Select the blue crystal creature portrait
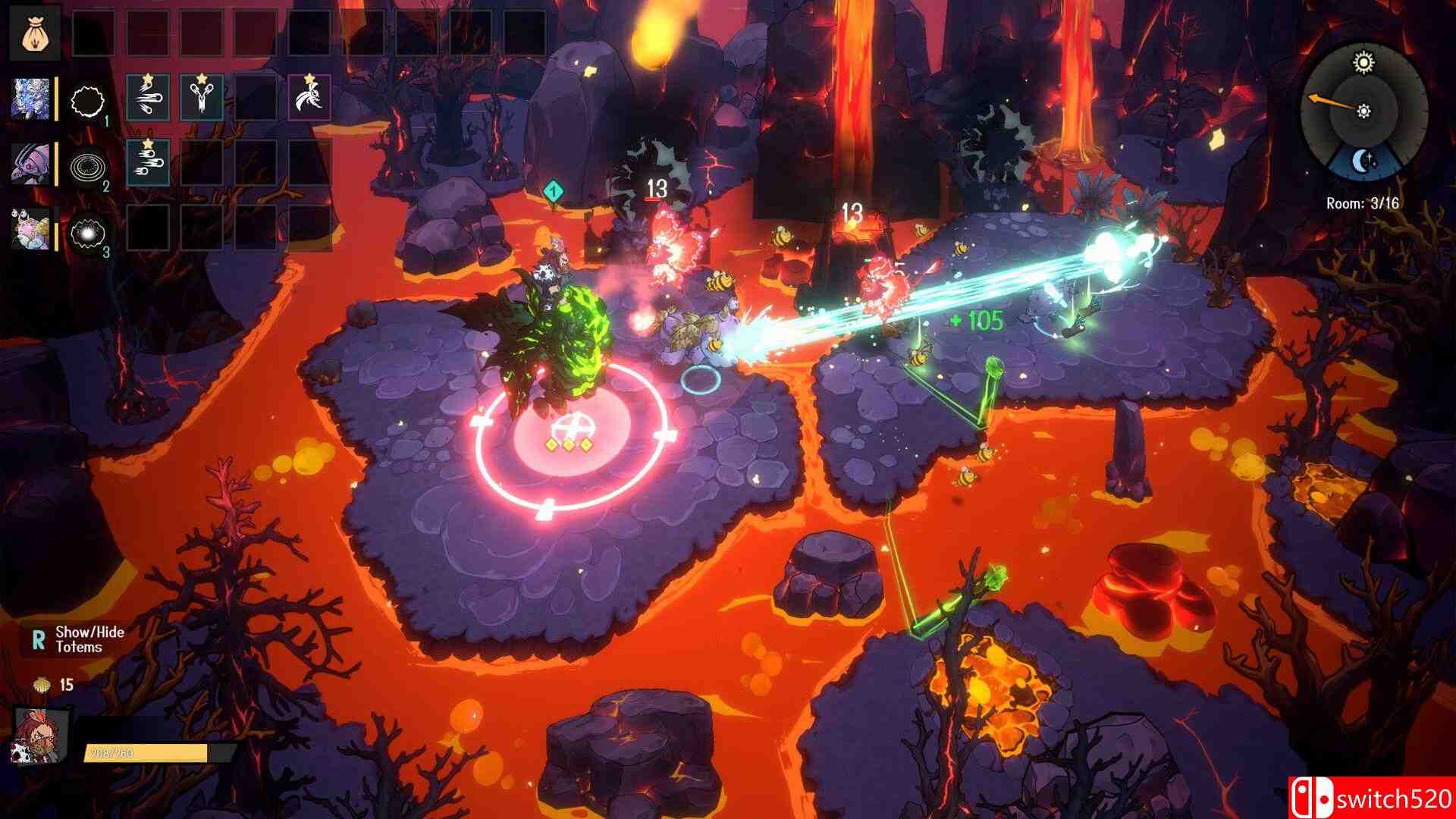 click(30, 99)
